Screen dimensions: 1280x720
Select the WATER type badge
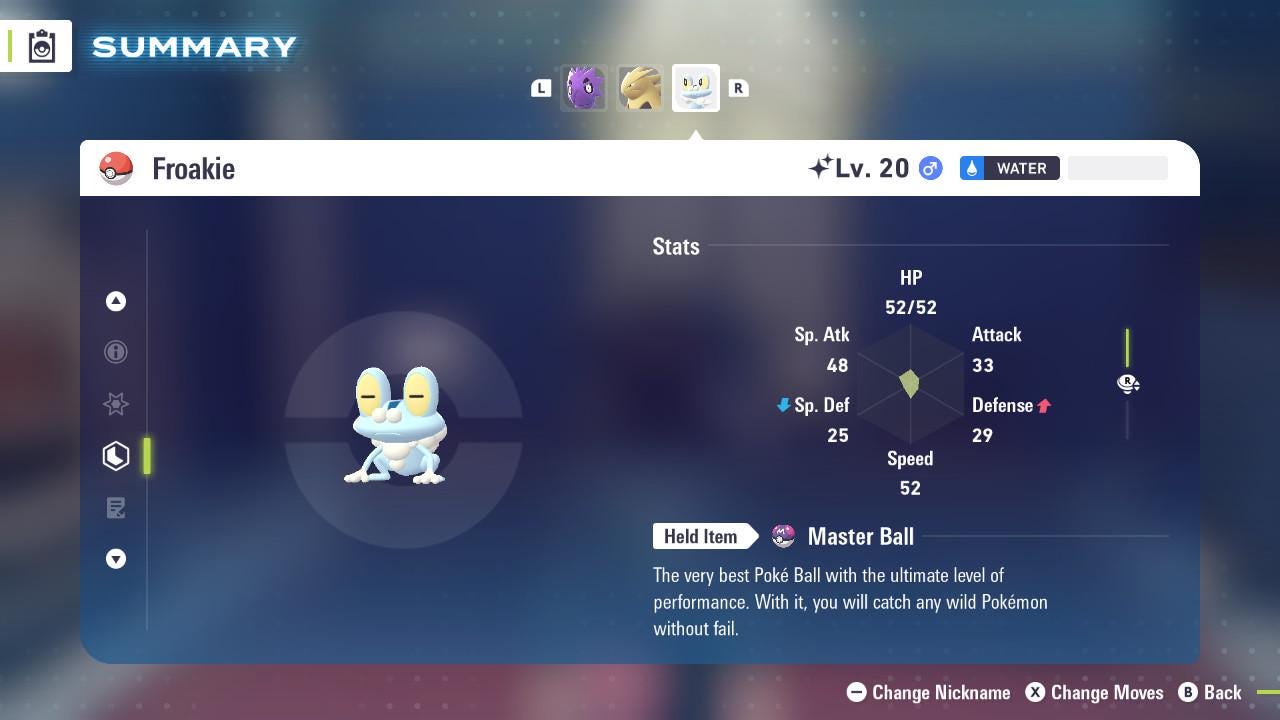click(1009, 168)
